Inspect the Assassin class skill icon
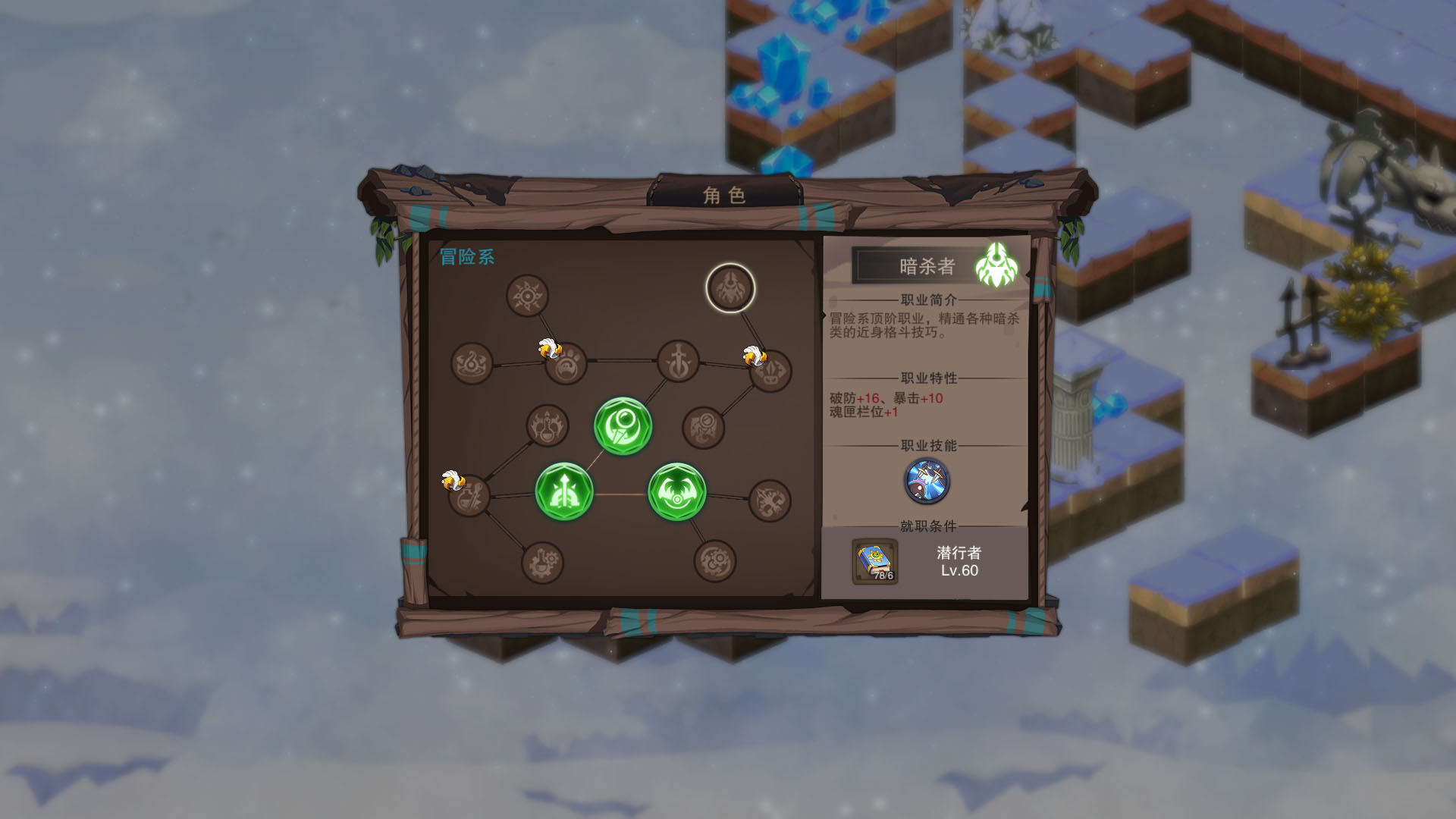 click(x=927, y=482)
